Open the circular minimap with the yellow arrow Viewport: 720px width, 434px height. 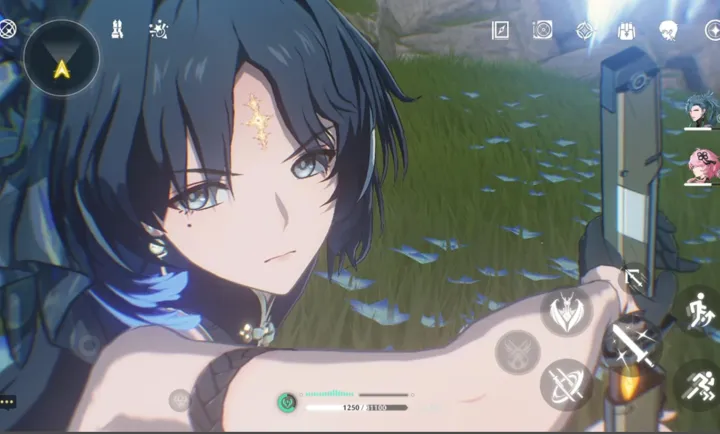coord(61,58)
